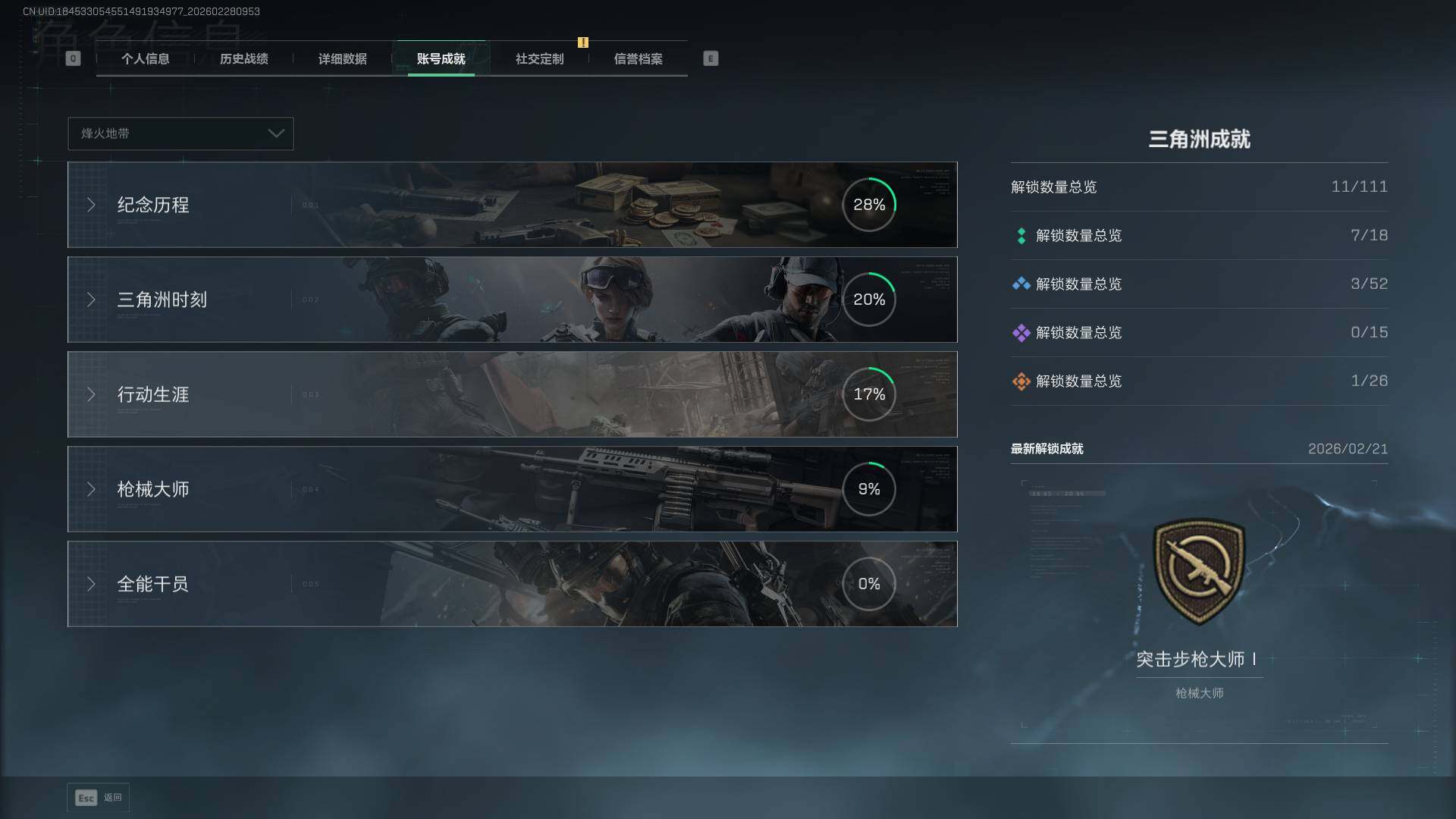The image size is (1456, 819).
Task: Go to the 社交定制 tab
Action: pos(539,59)
